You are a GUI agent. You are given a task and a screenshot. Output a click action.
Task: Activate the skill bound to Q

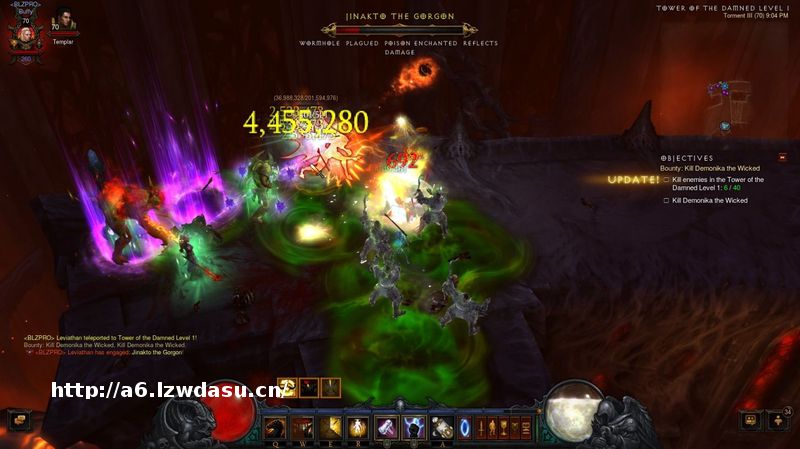coord(274,428)
